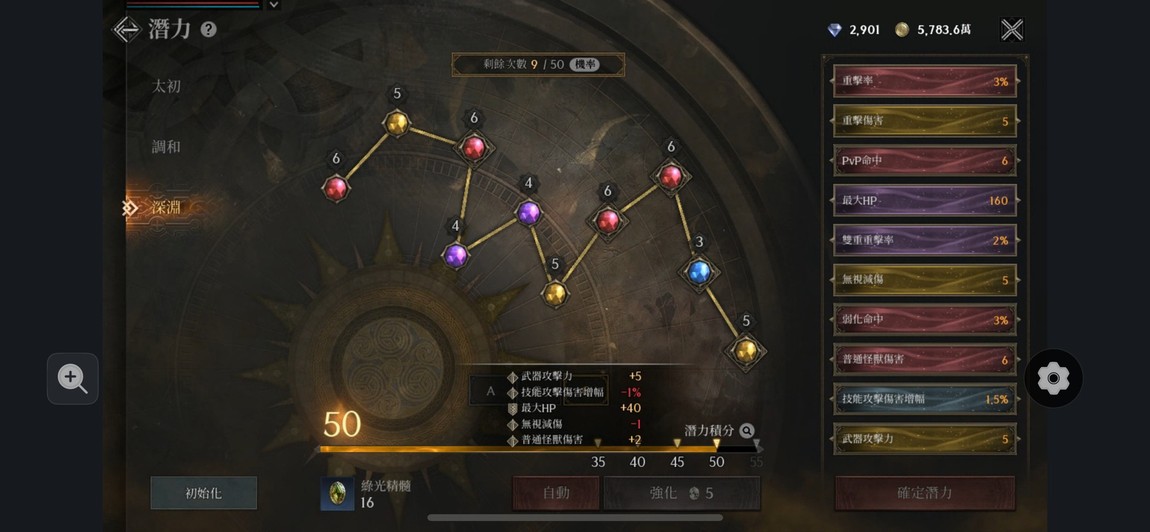Screen dimensions: 1150x532
Task: Select the 最大HP stat row
Action: coord(925,200)
